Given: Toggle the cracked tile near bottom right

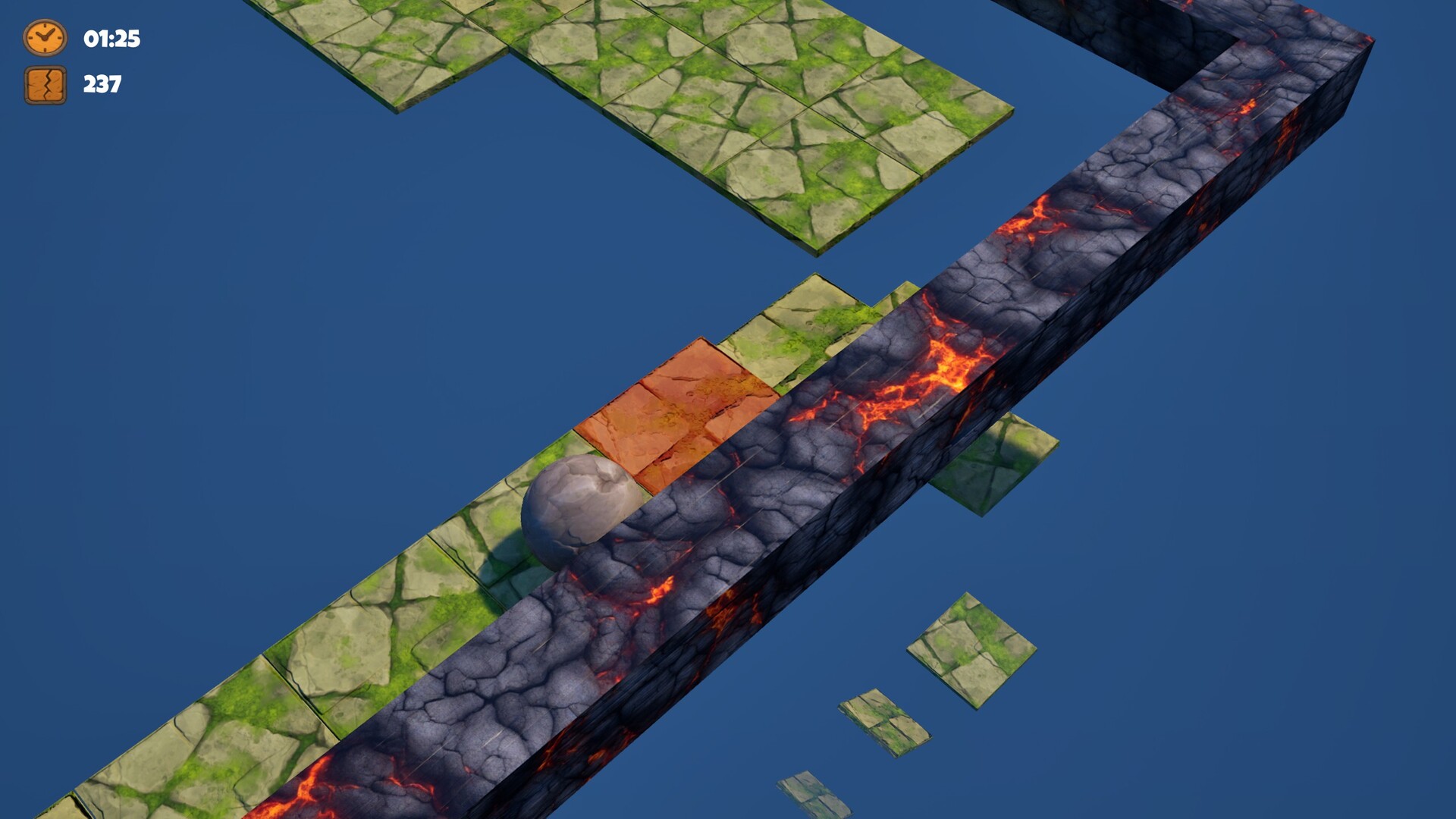Looking at the screenshot, I should [x=883, y=720].
